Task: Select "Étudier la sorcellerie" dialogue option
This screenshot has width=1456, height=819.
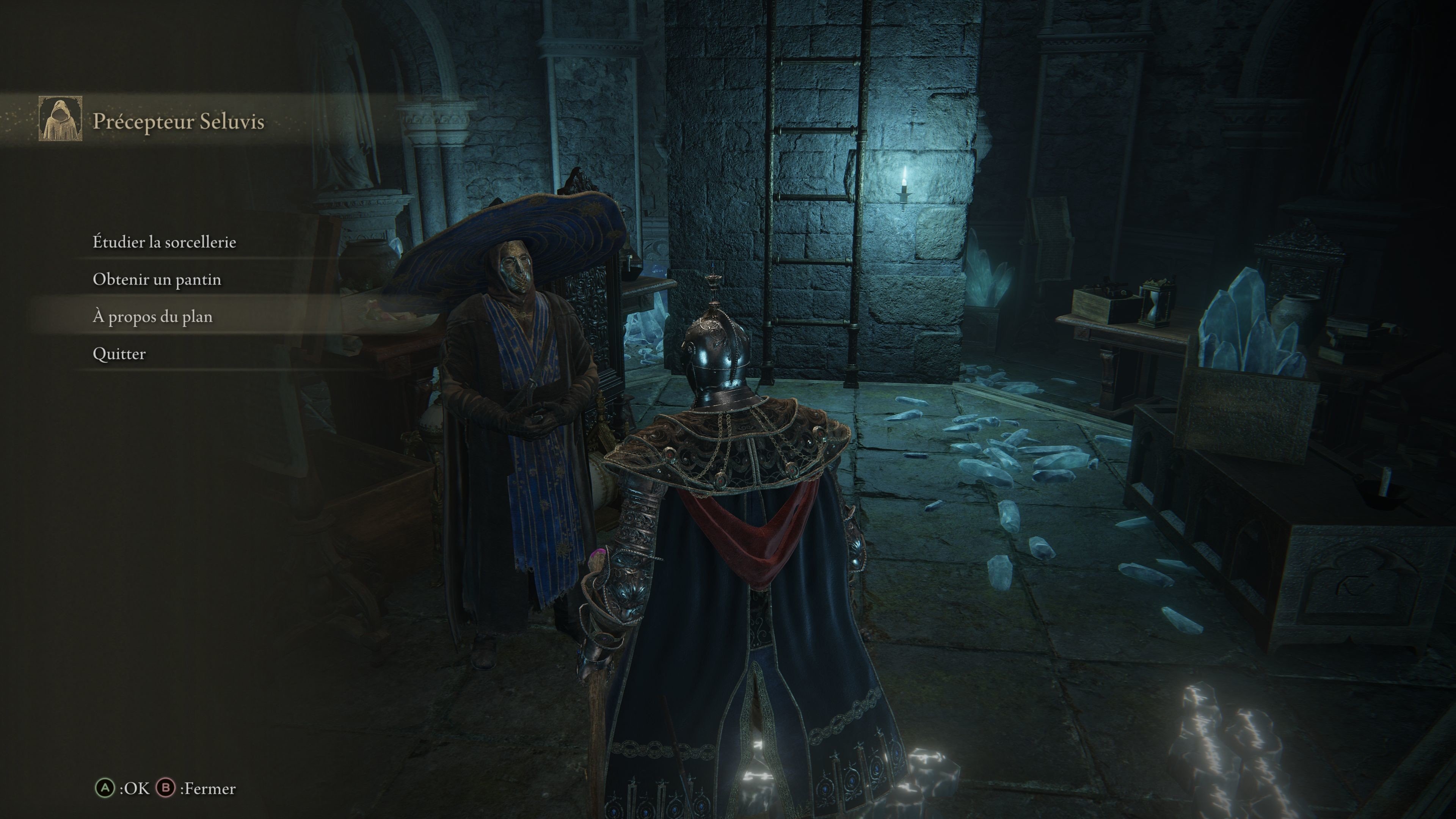Action: [x=164, y=243]
